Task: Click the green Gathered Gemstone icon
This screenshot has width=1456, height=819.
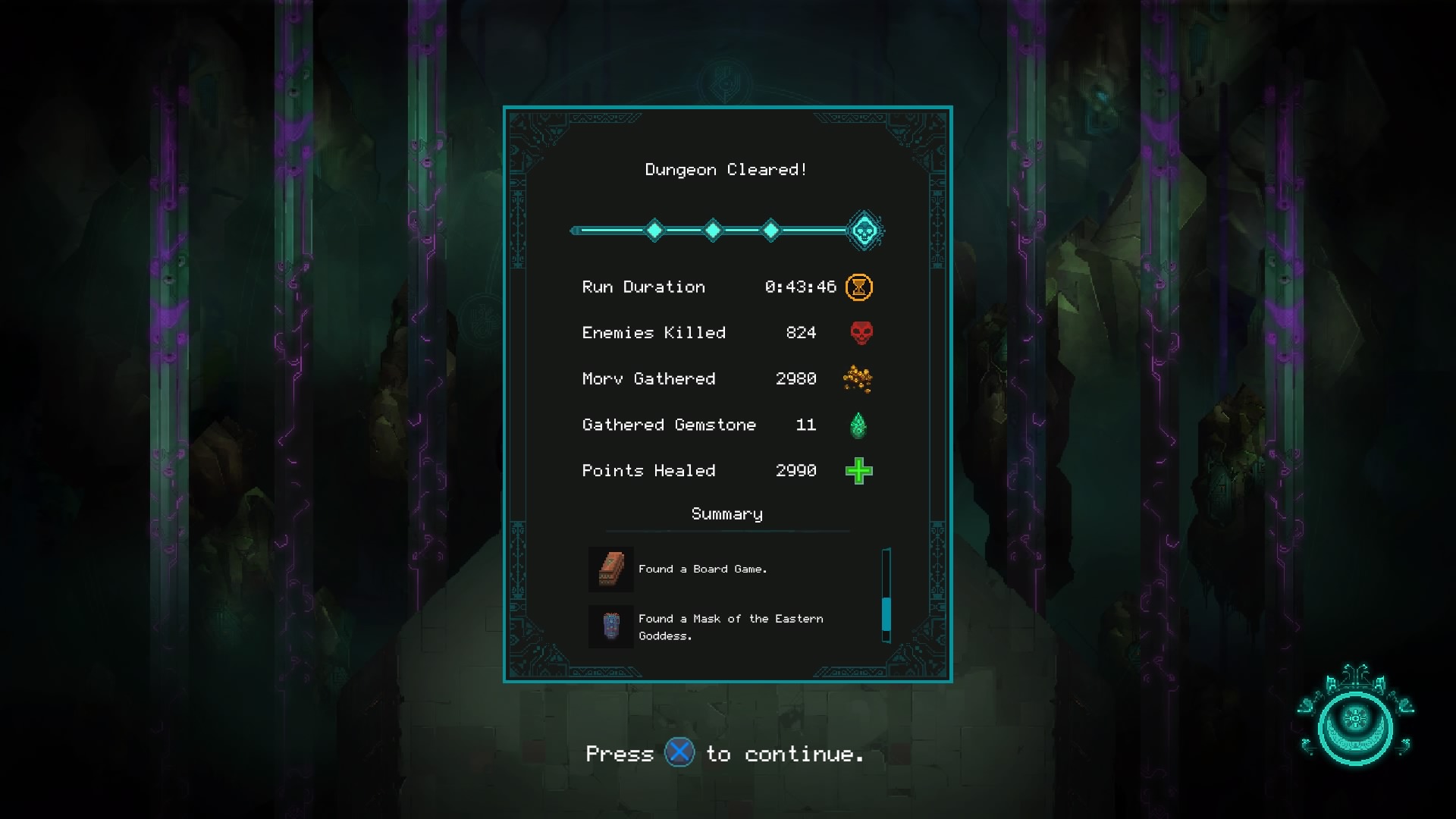Action: coord(858,425)
